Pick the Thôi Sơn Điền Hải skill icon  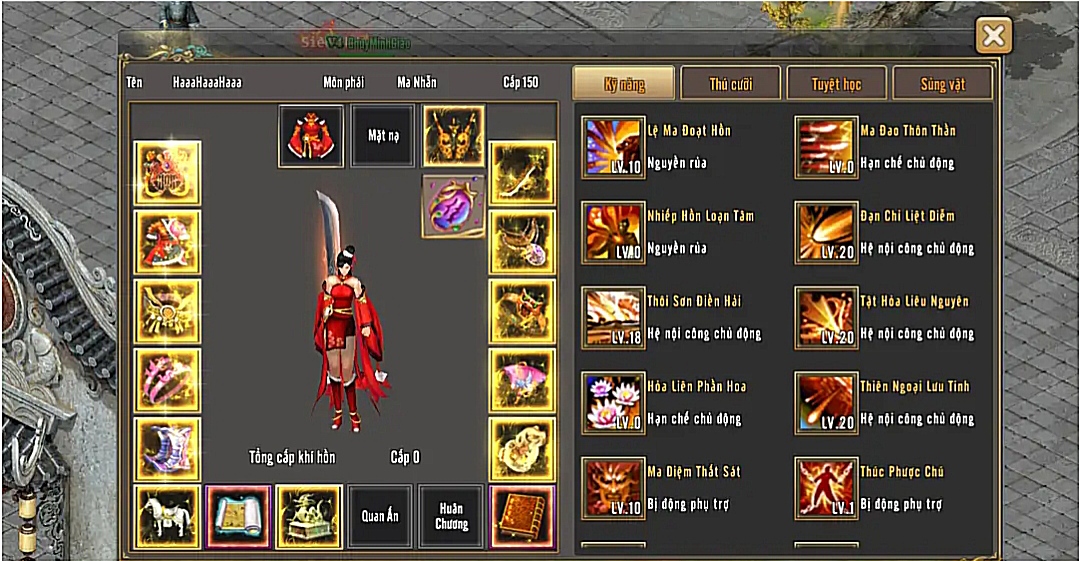613,317
